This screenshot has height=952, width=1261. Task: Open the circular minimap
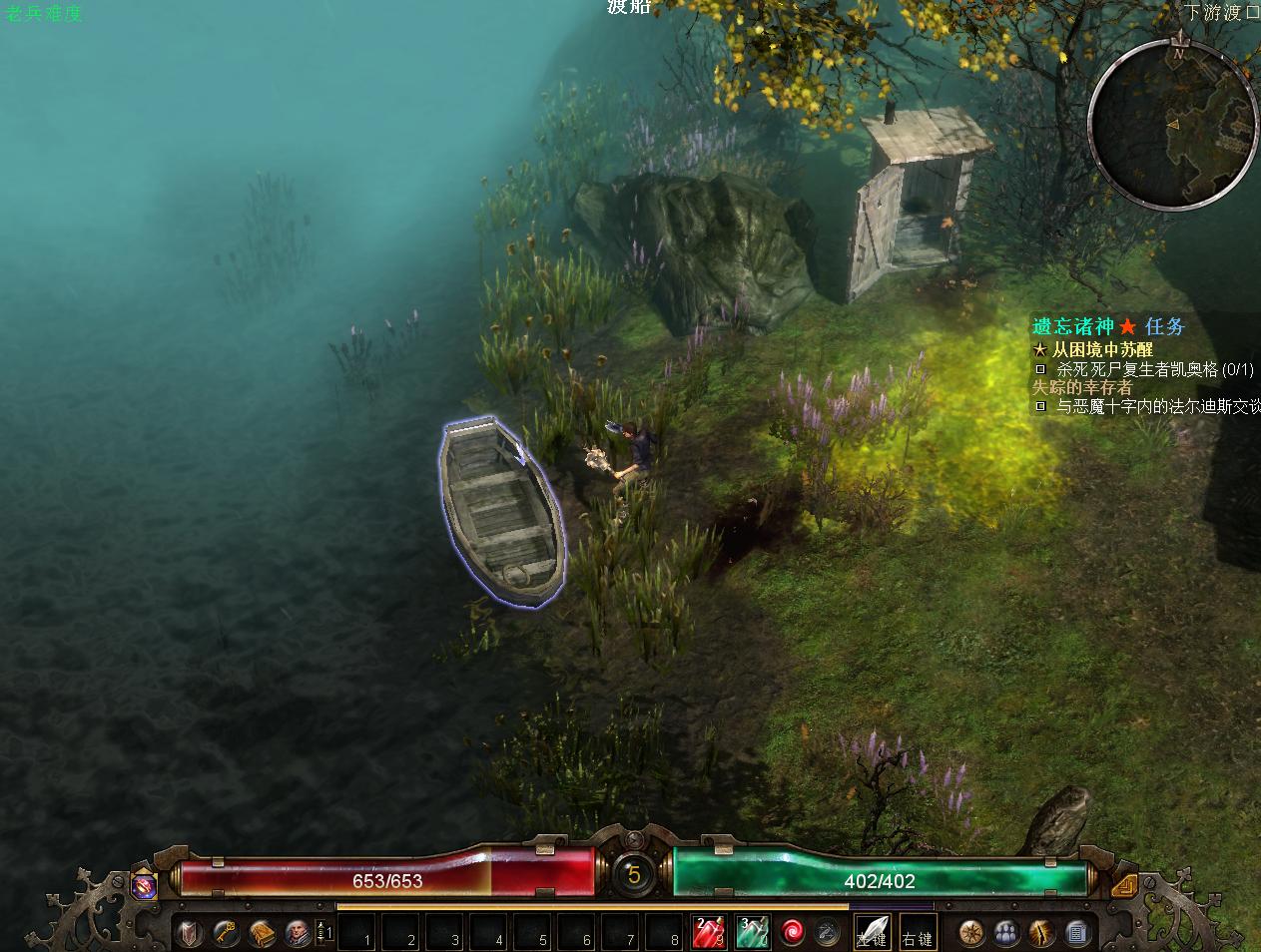coord(1171,124)
